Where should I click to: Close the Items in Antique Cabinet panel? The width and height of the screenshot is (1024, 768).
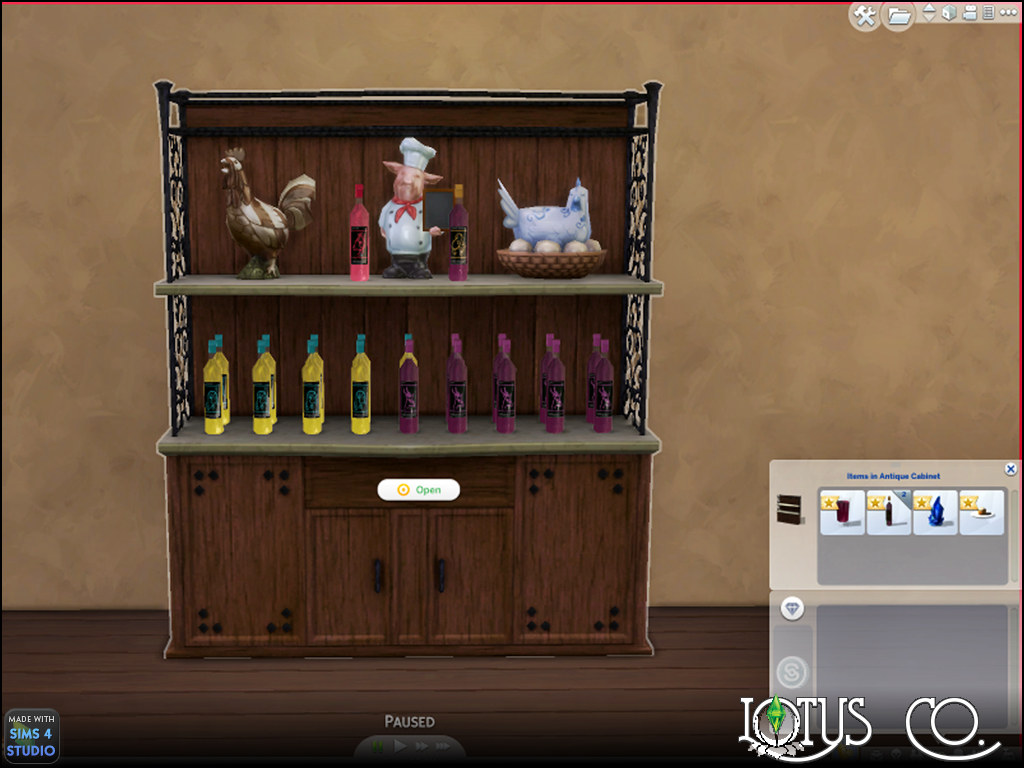click(x=1010, y=469)
